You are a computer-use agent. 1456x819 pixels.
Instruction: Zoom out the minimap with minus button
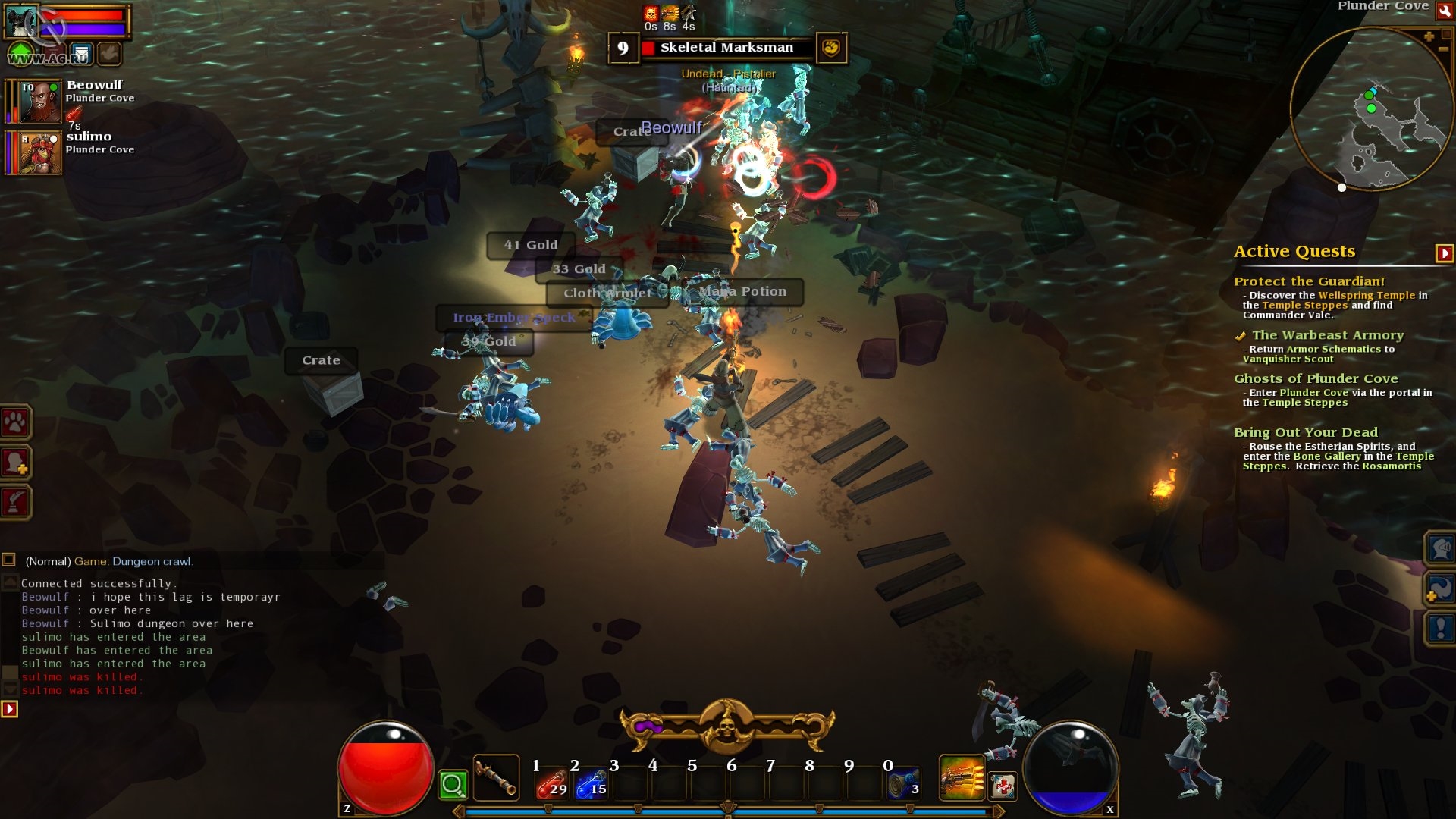coord(1443,49)
